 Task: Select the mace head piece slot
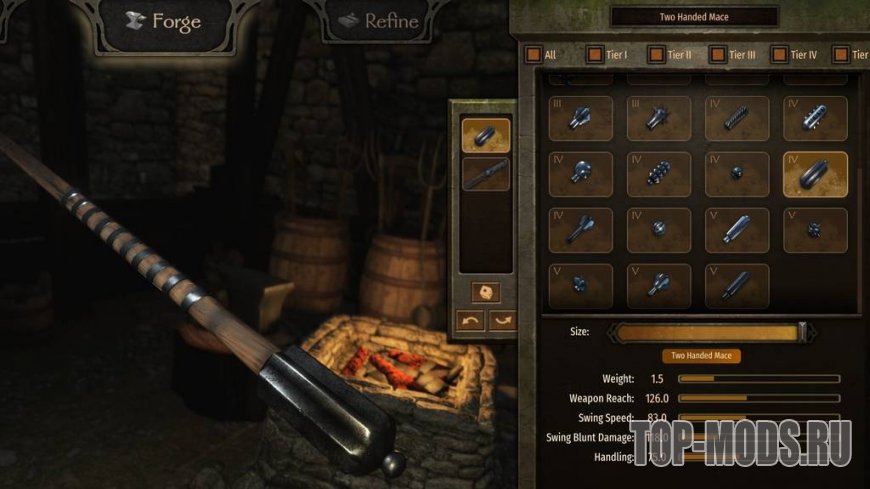(x=486, y=135)
